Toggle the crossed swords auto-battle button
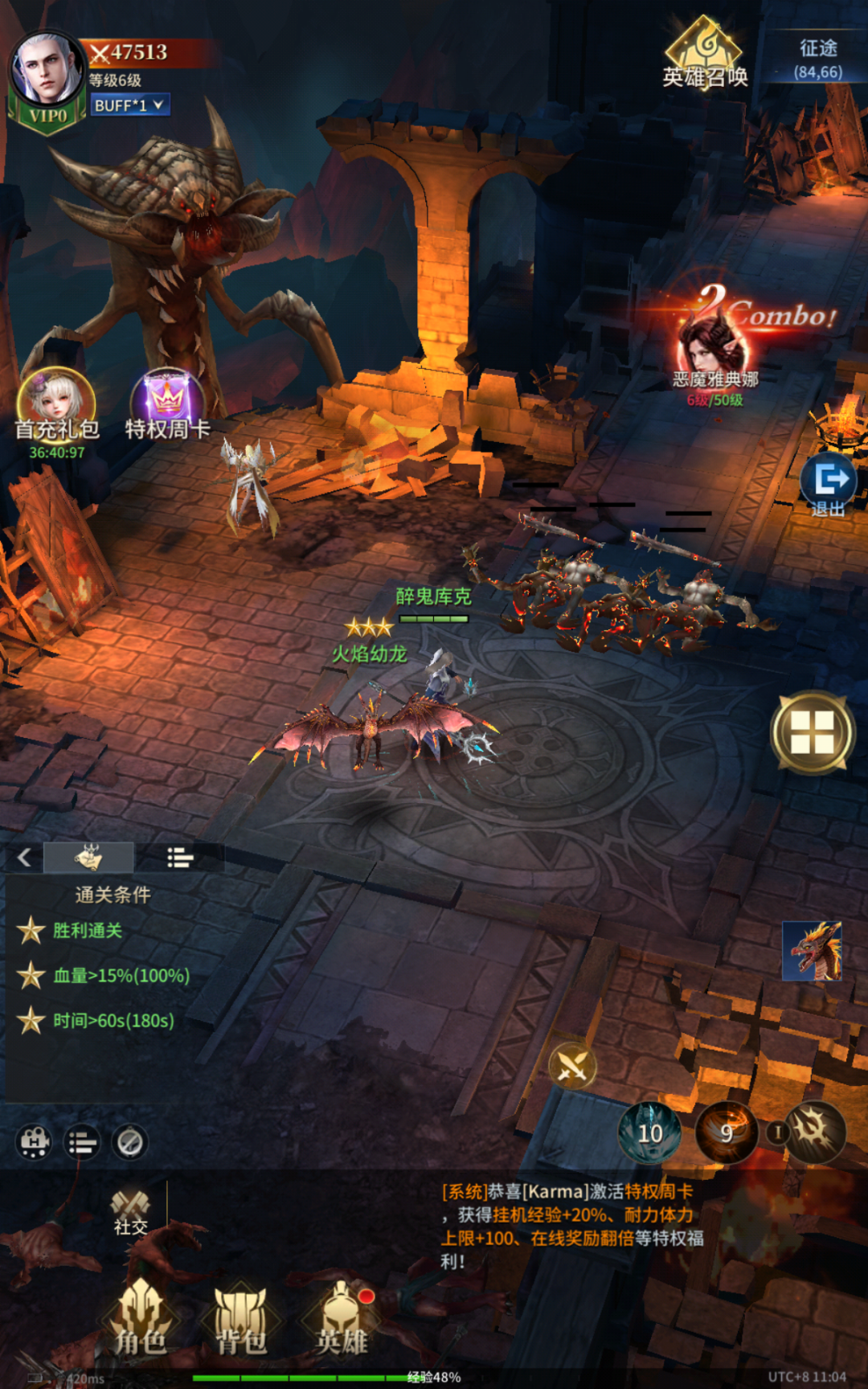 click(x=572, y=1067)
